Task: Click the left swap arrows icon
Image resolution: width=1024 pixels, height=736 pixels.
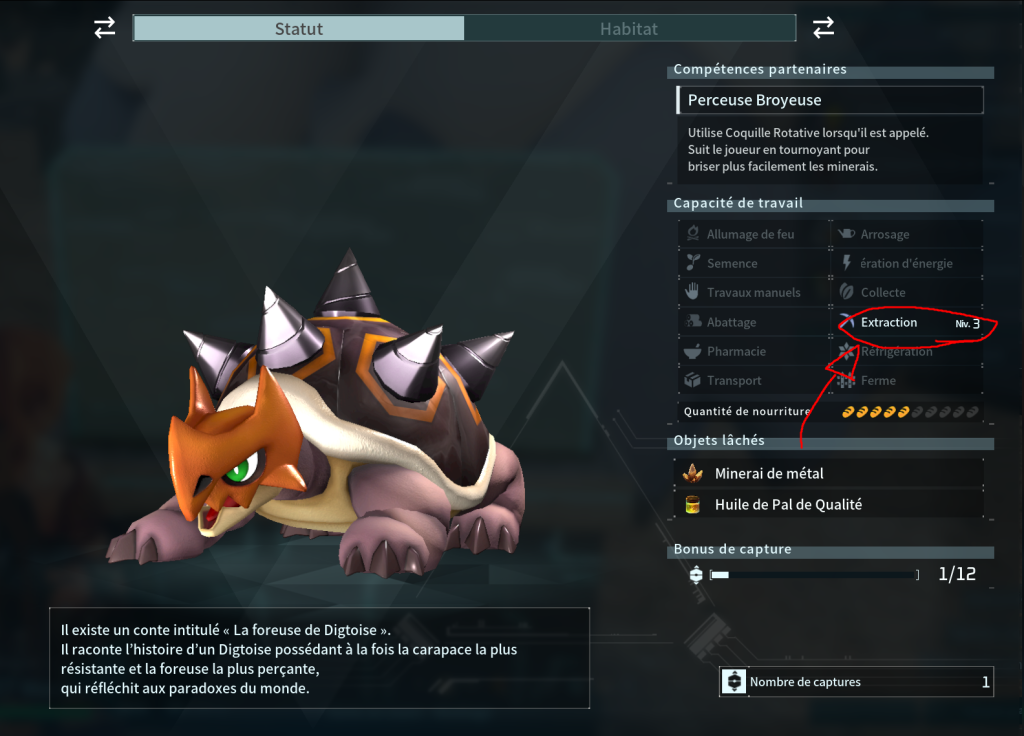Action: click(105, 28)
